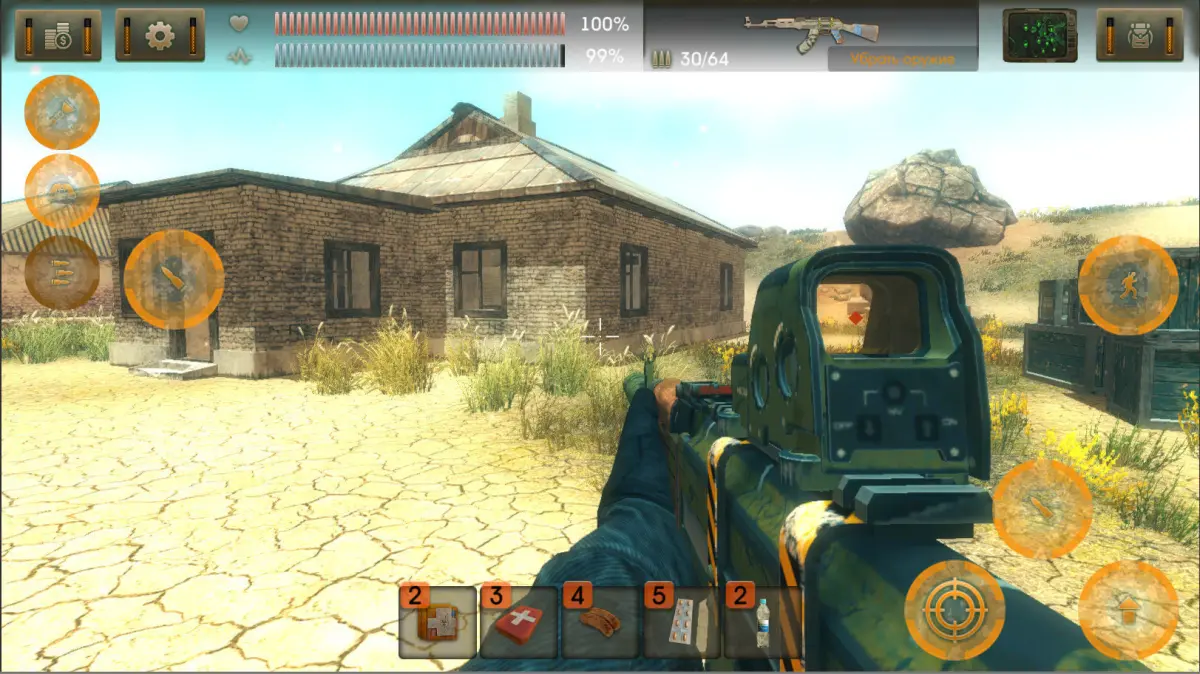
Task: Use the red first aid kit slot
Action: point(519,622)
